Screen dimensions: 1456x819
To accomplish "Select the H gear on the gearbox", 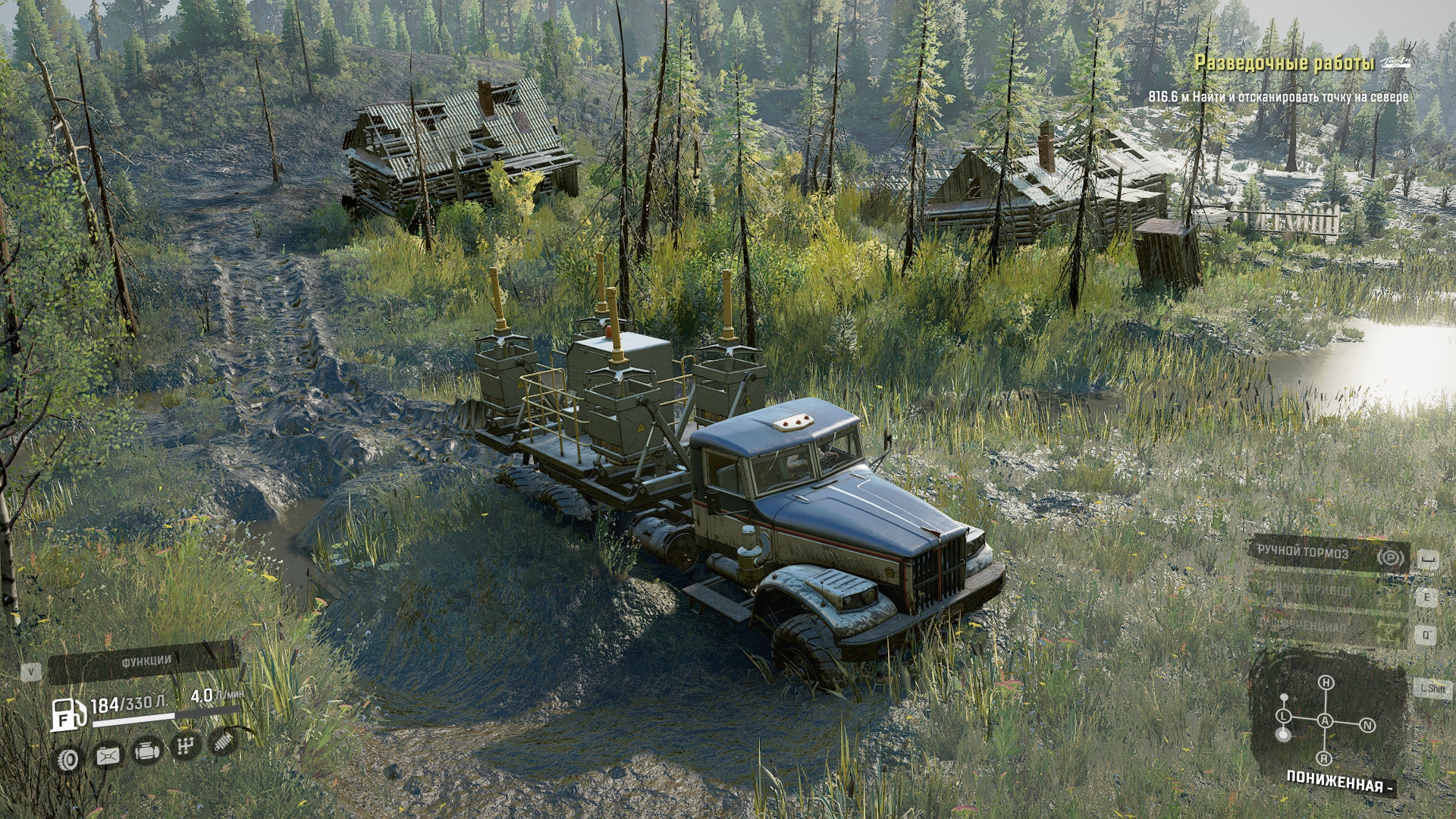I will tap(1326, 682).
